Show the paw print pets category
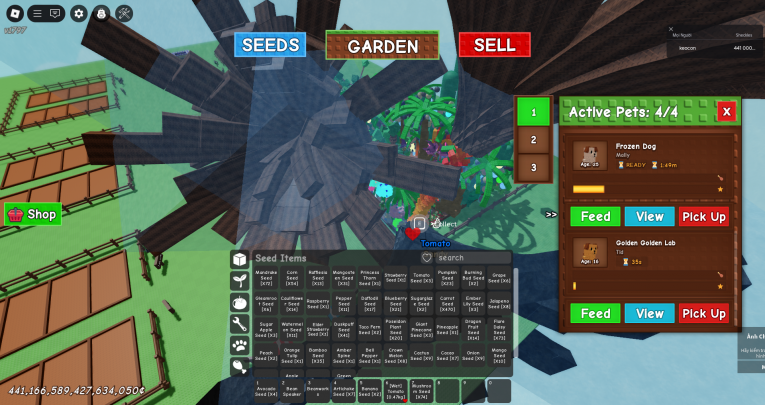This screenshot has height=405, width=765. pyautogui.click(x=240, y=345)
